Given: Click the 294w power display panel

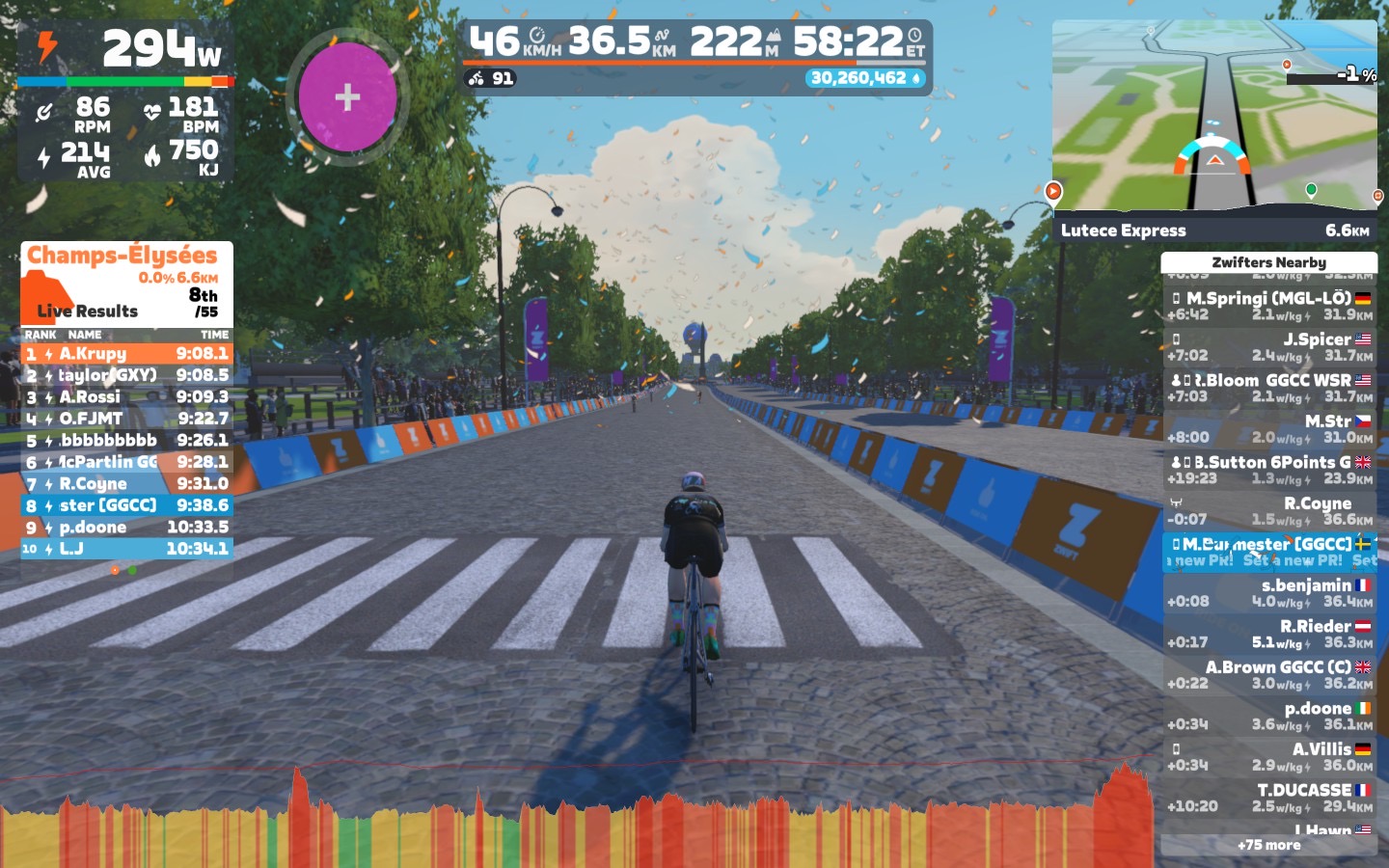Looking at the screenshot, I should tap(125, 101).
